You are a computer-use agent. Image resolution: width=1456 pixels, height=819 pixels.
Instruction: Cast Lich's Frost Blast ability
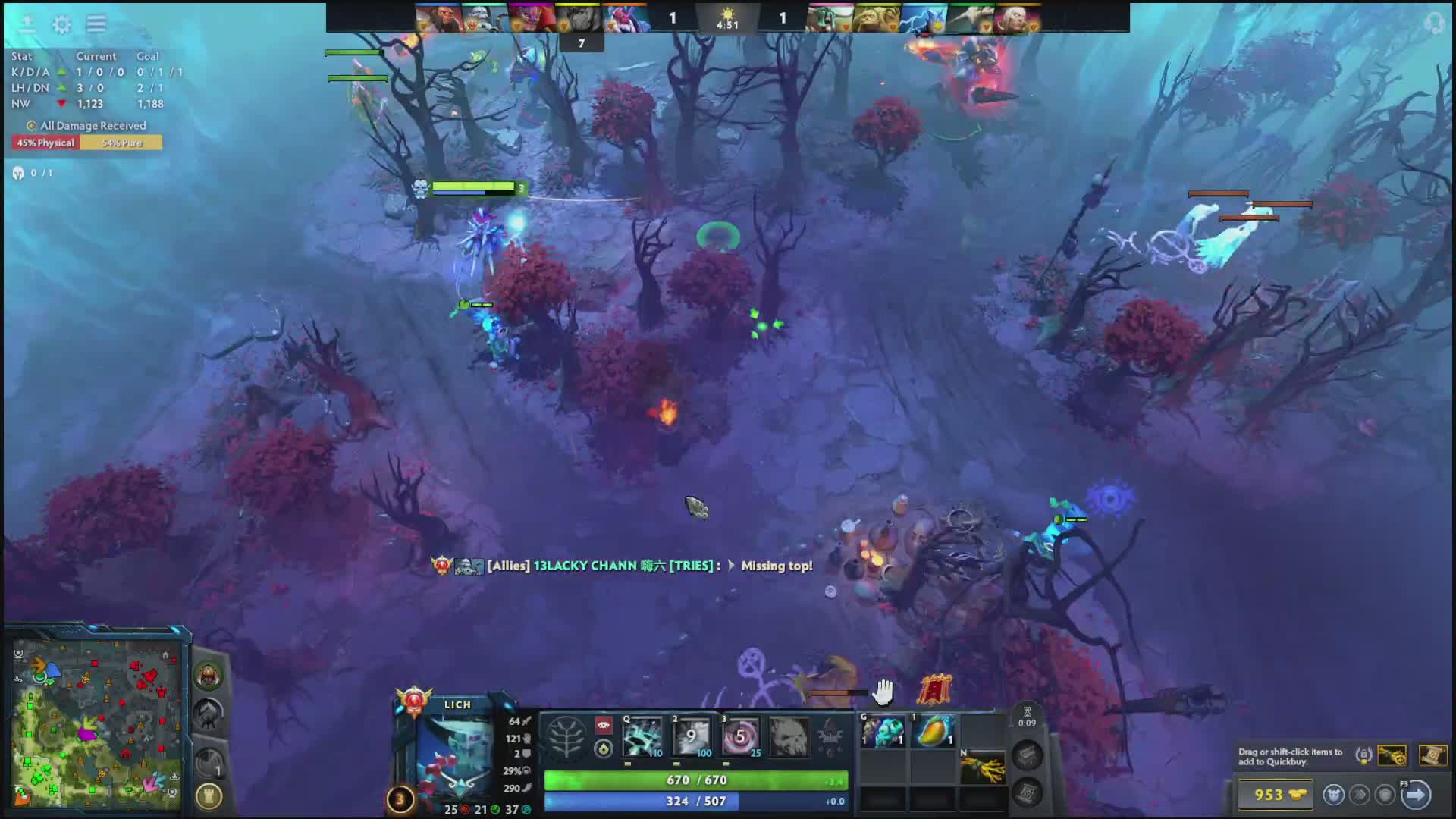(642, 736)
